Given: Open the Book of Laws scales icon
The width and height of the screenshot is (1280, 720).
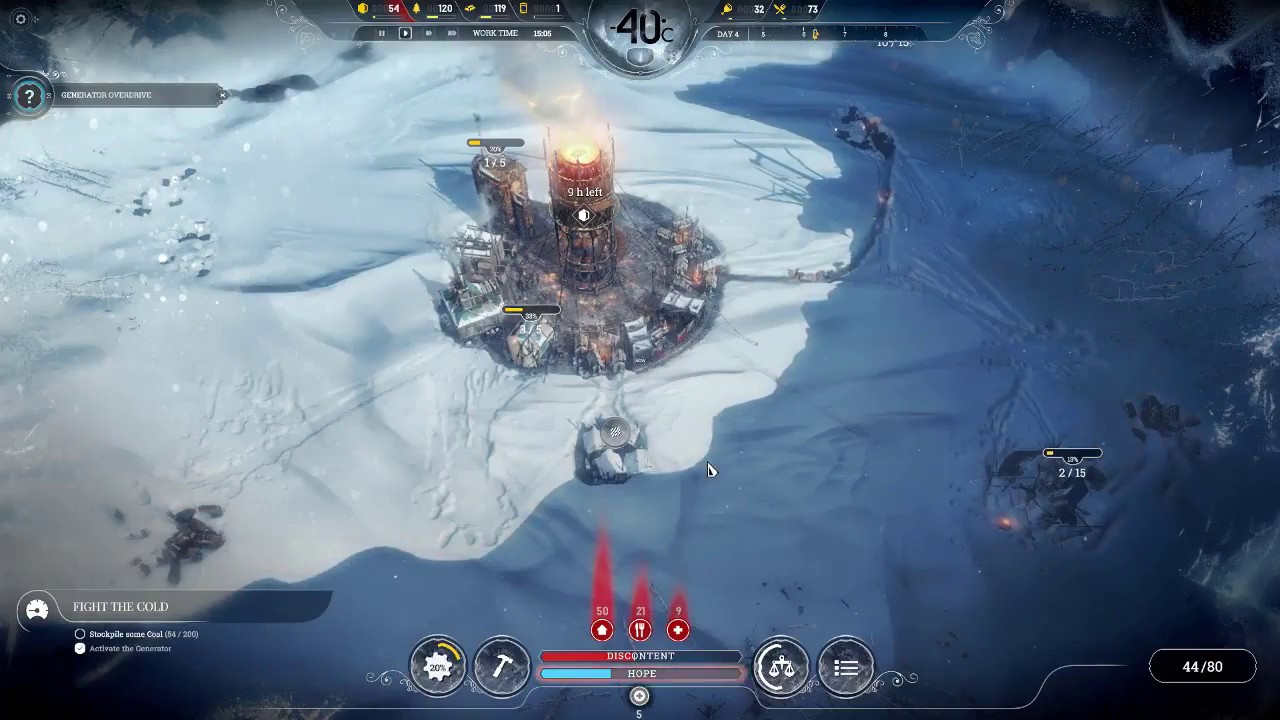Looking at the screenshot, I should tap(781, 666).
